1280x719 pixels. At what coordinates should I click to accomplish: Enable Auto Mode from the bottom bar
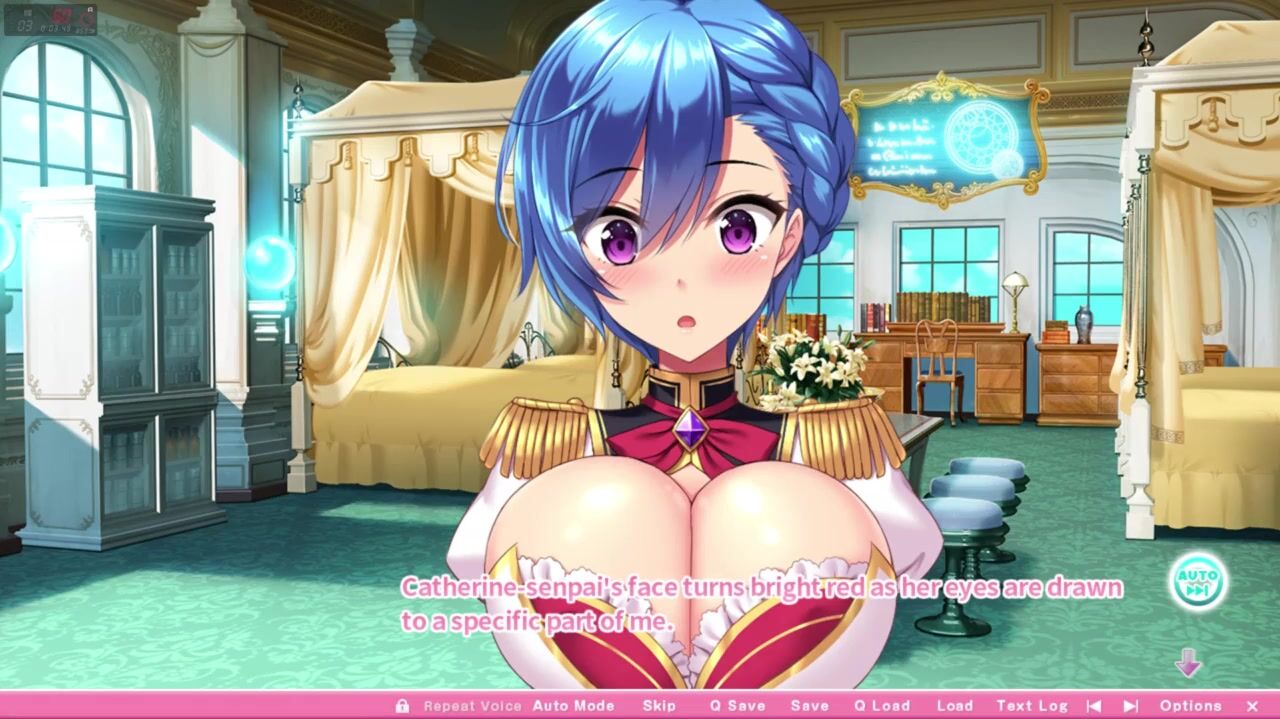point(573,706)
